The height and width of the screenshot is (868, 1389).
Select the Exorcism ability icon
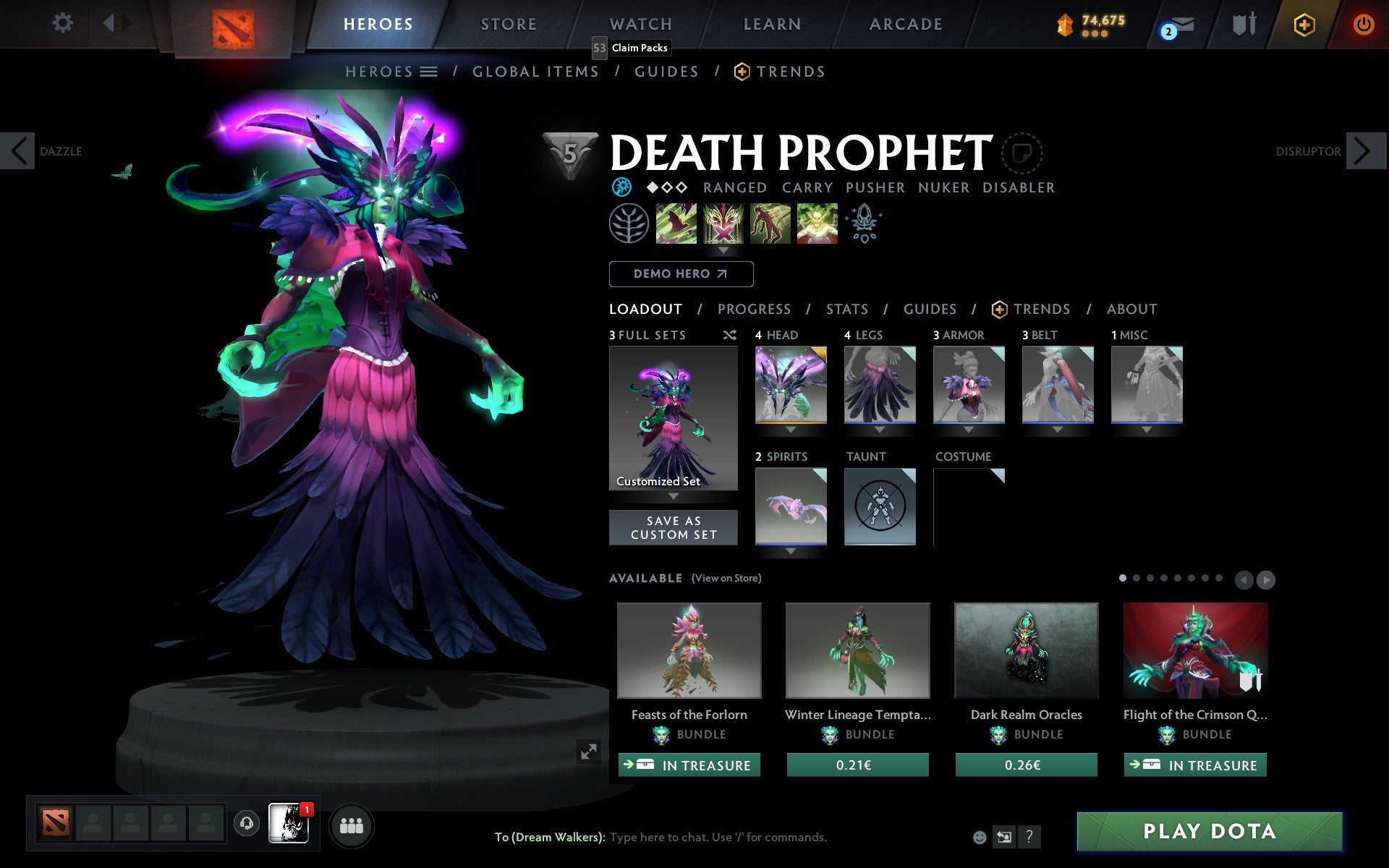(x=817, y=224)
